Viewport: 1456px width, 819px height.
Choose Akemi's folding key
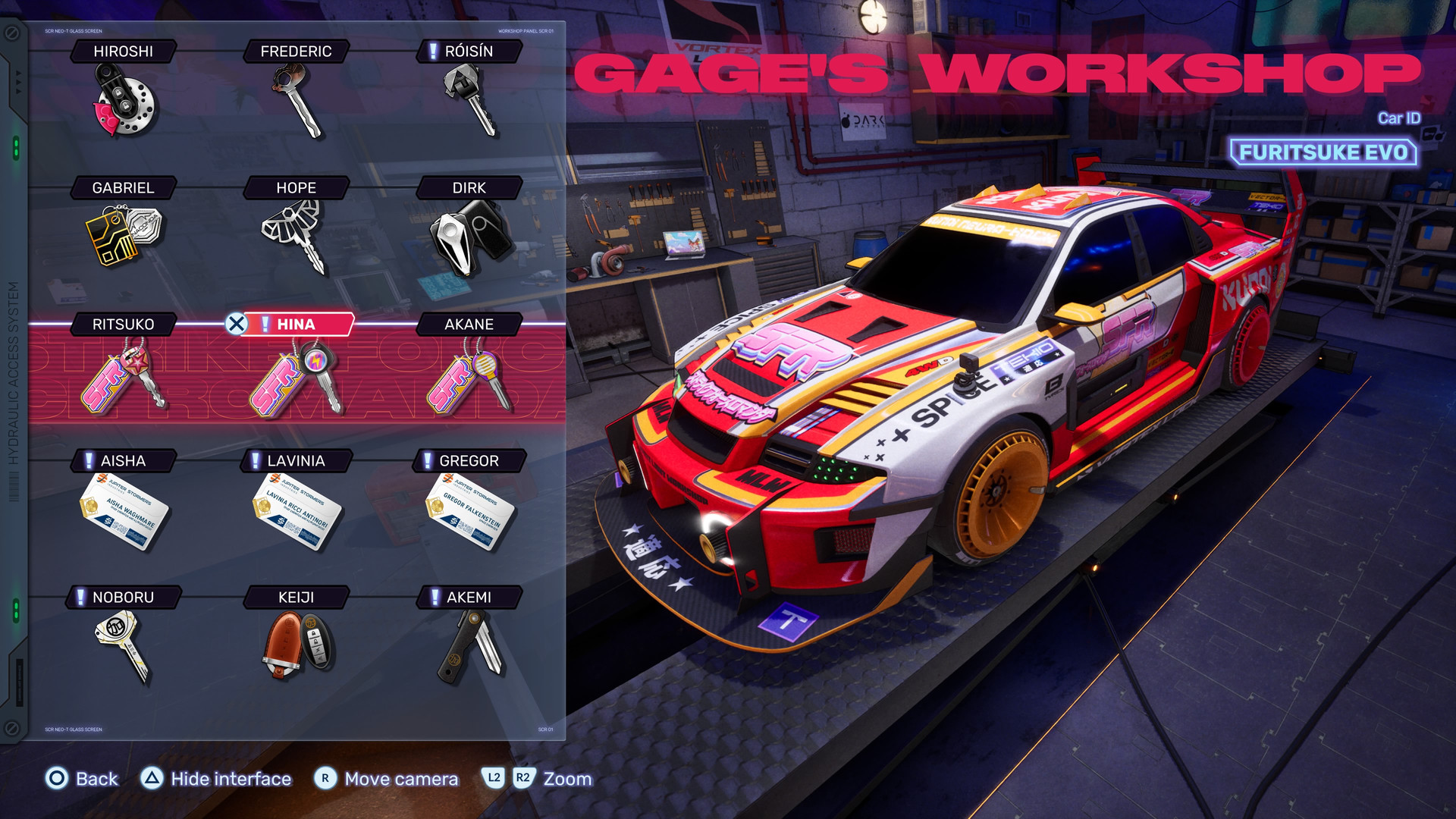[470, 645]
